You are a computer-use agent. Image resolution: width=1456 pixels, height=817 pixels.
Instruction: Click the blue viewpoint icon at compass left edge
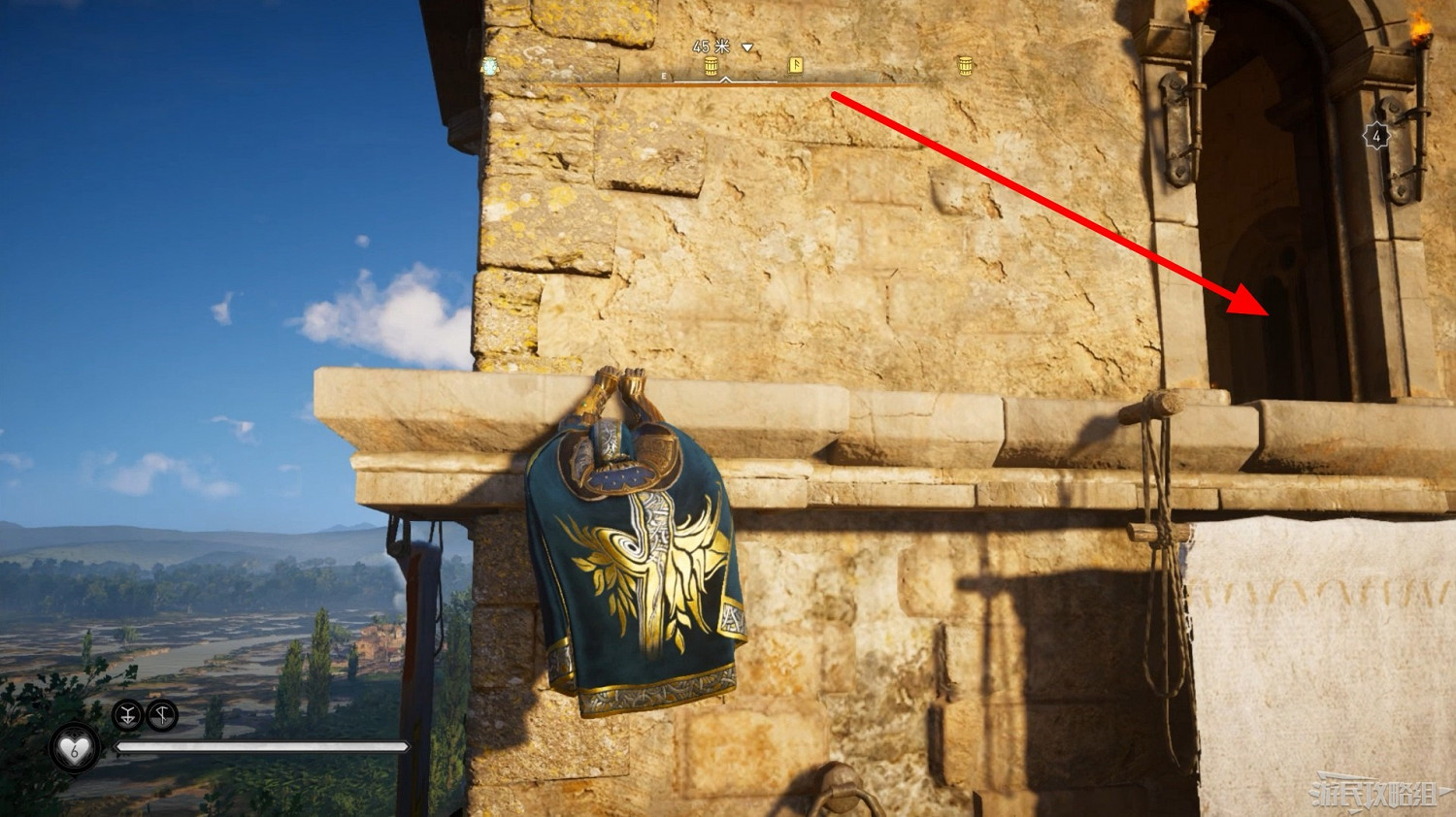click(x=488, y=64)
